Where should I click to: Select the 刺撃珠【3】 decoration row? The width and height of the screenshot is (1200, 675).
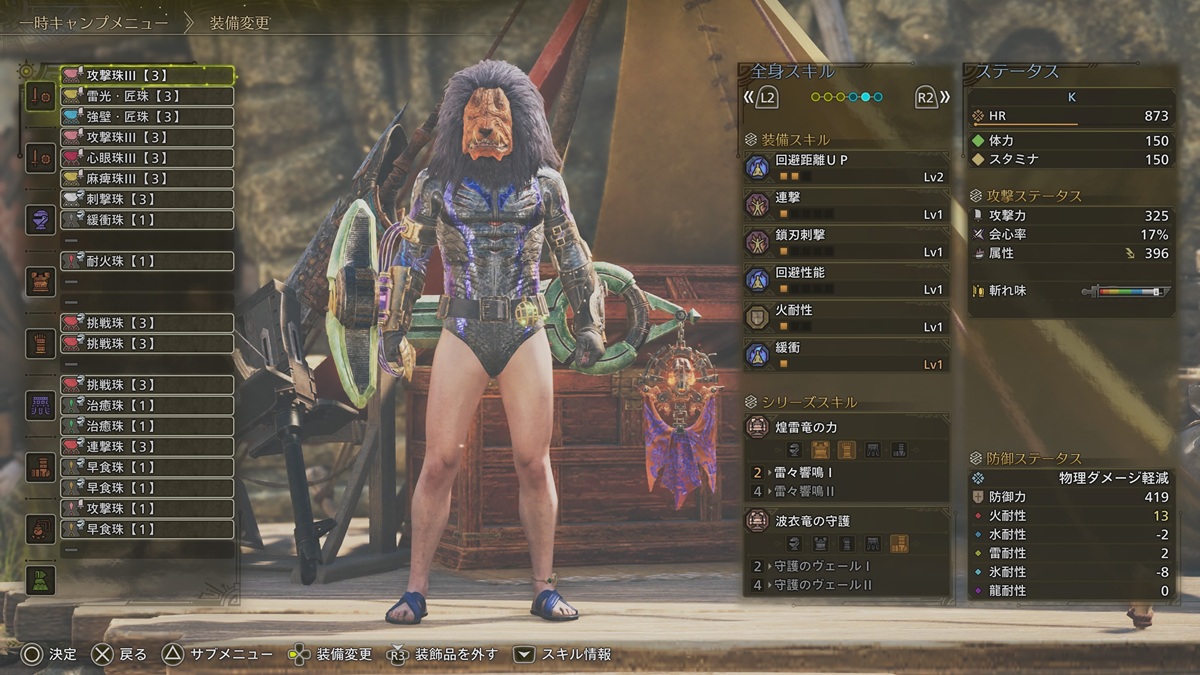[147, 199]
